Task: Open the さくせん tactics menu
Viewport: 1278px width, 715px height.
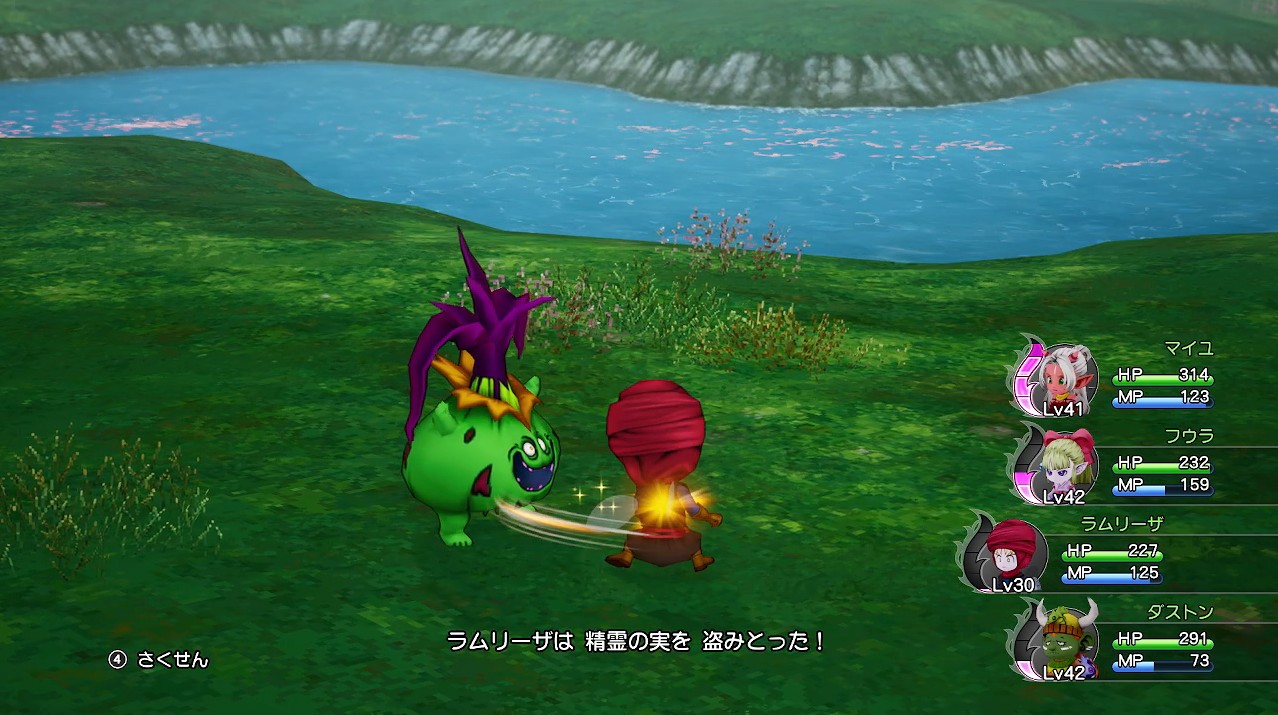Action: pos(160,660)
